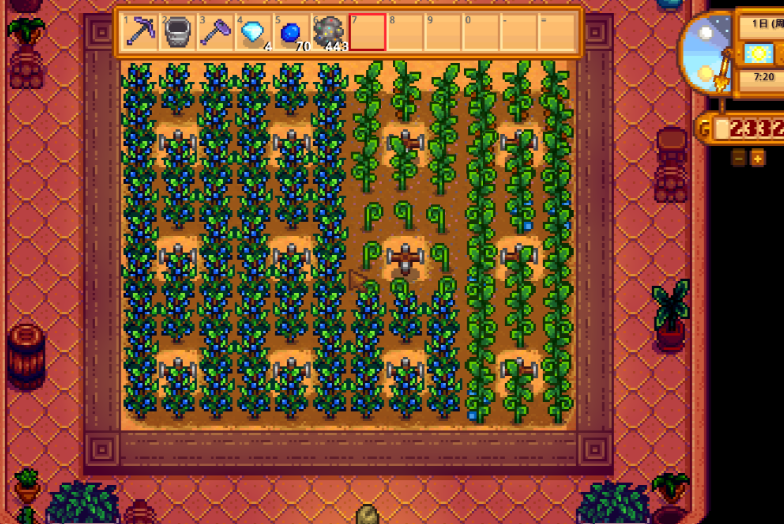Select the speckled ore stack of 443
This screenshot has width=784, height=524.
coord(329,32)
